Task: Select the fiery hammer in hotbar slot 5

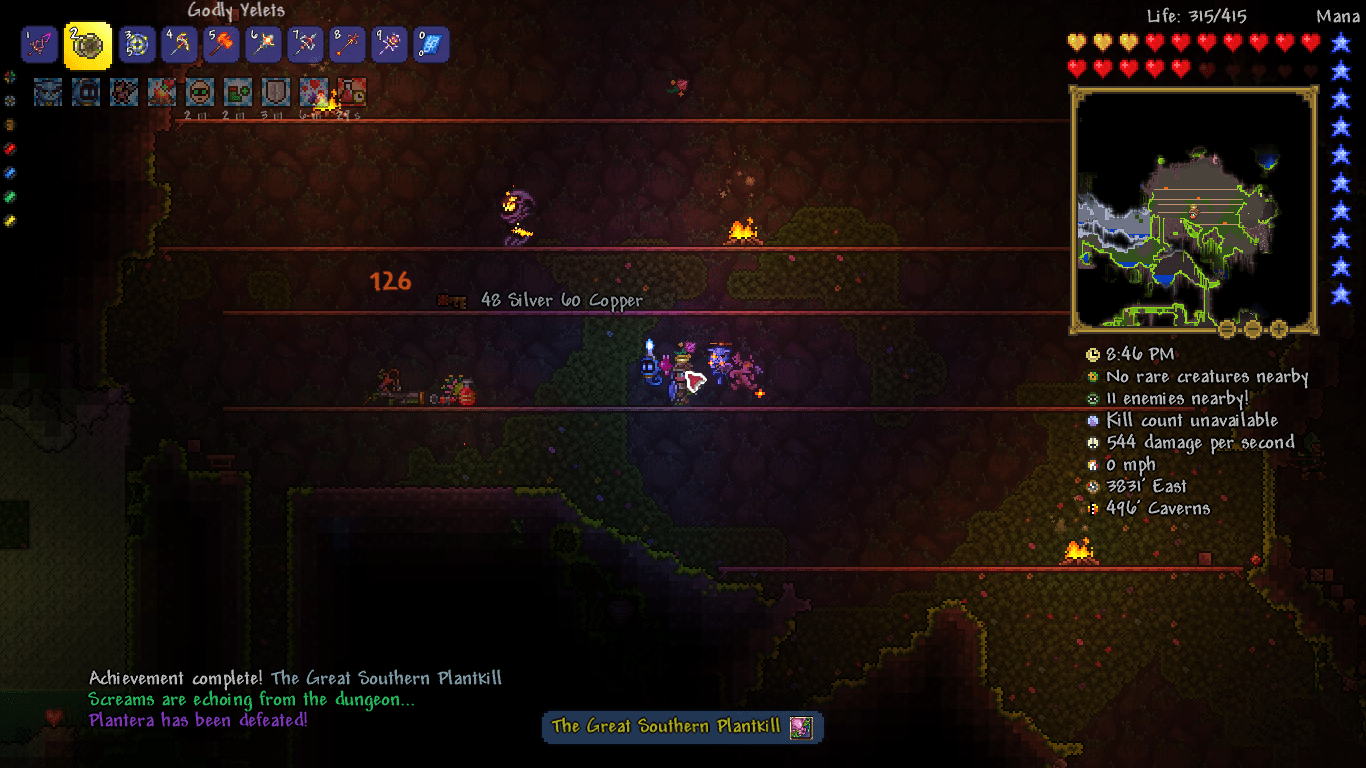Action: (220, 44)
